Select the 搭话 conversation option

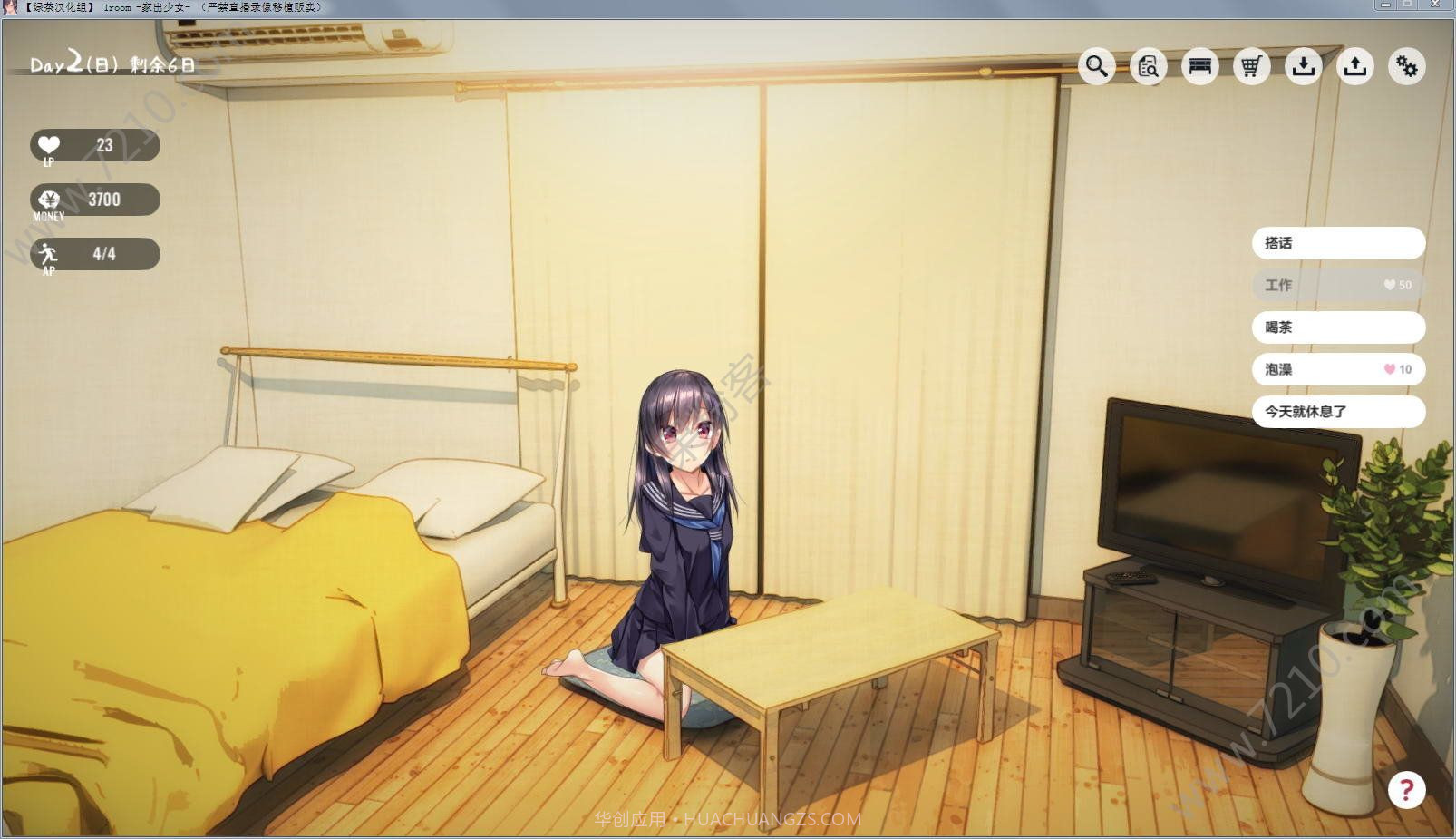point(1338,242)
